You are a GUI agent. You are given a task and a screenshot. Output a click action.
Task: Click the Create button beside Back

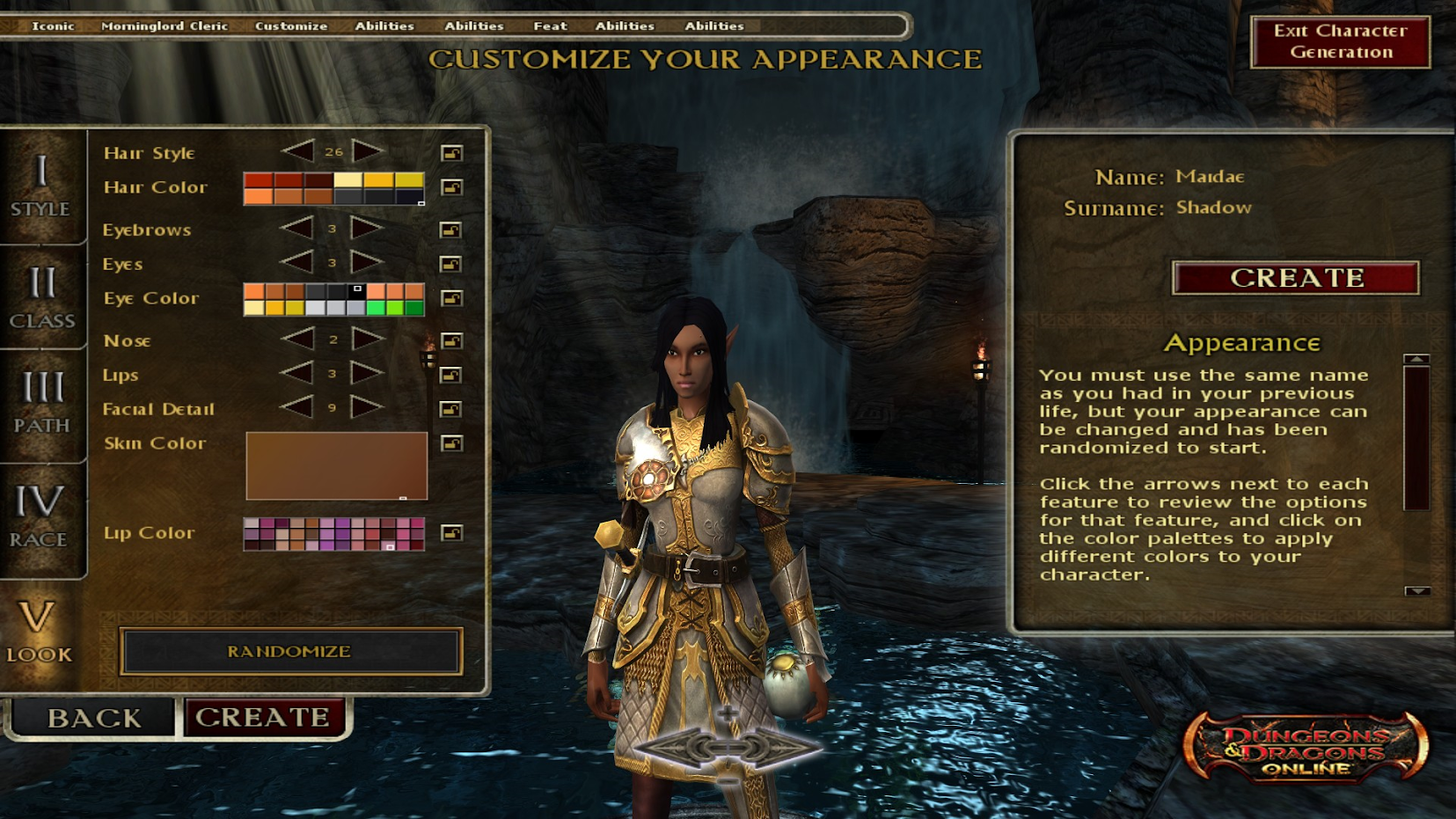pos(263,717)
